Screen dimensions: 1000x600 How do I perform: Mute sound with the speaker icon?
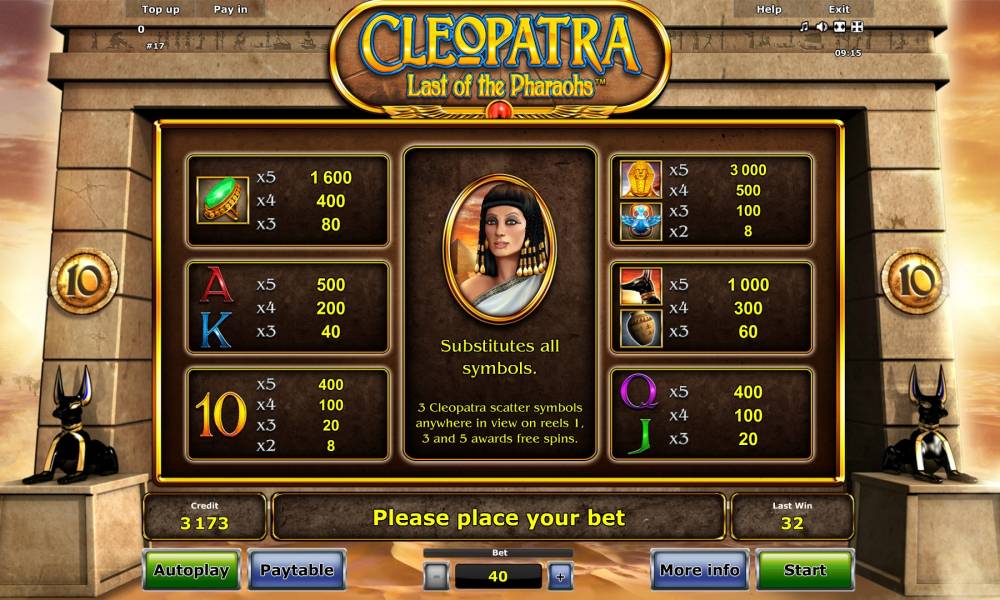click(x=821, y=27)
